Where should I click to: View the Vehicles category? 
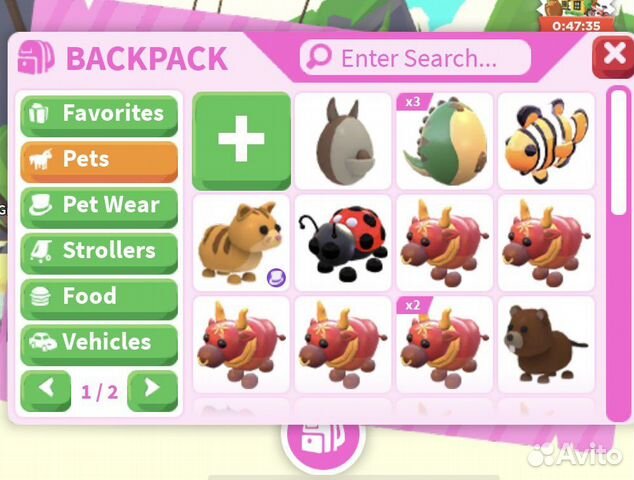(99, 343)
